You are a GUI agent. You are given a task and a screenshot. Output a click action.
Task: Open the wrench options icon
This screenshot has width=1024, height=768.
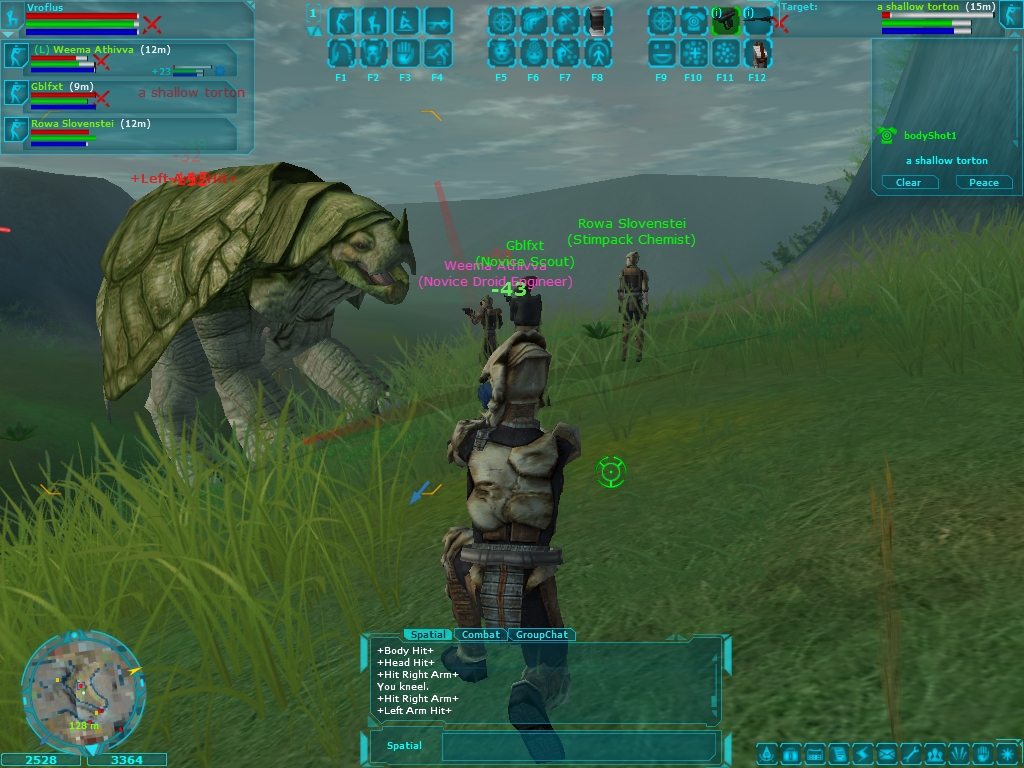[x=910, y=754]
